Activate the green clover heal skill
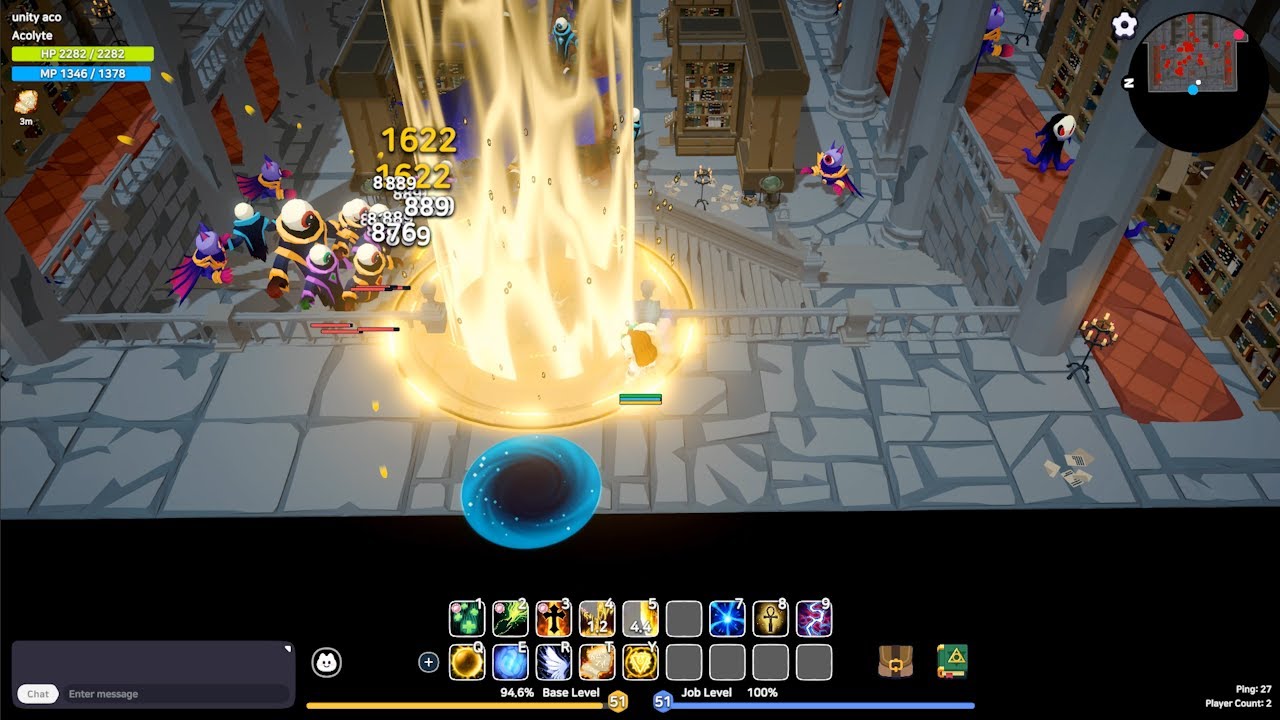Viewport: 1280px width, 720px height. (467, 619)
